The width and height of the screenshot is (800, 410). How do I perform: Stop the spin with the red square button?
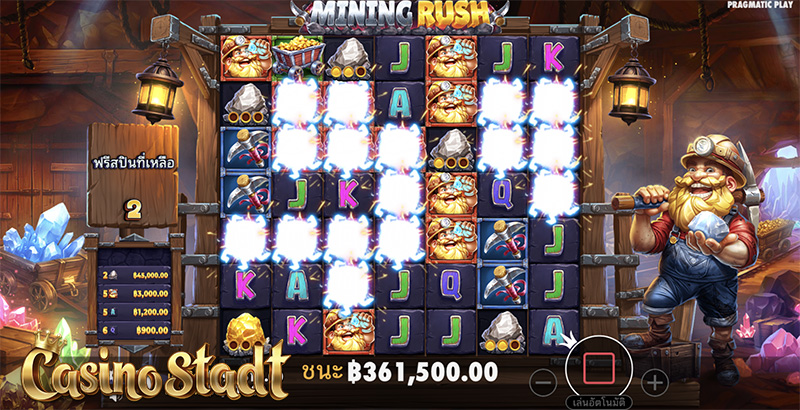[596, 369]
